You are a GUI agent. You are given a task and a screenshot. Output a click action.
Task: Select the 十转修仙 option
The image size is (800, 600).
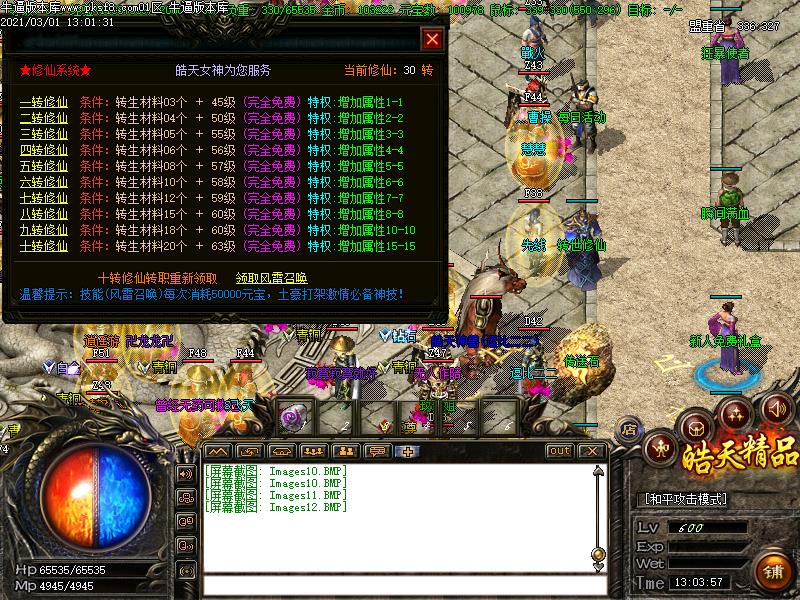[x=44, y=246]
